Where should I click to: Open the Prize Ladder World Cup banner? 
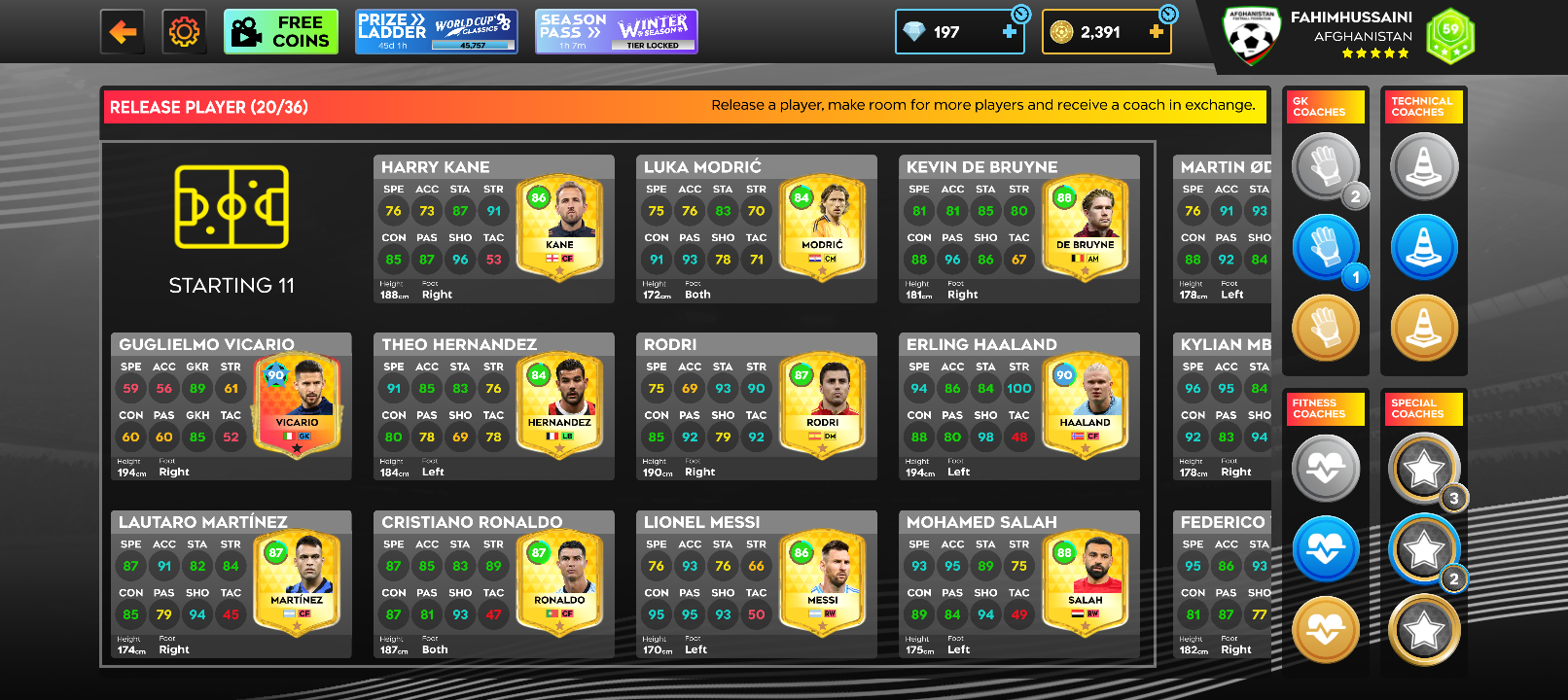pyautogui.click(x=436, y=32)
